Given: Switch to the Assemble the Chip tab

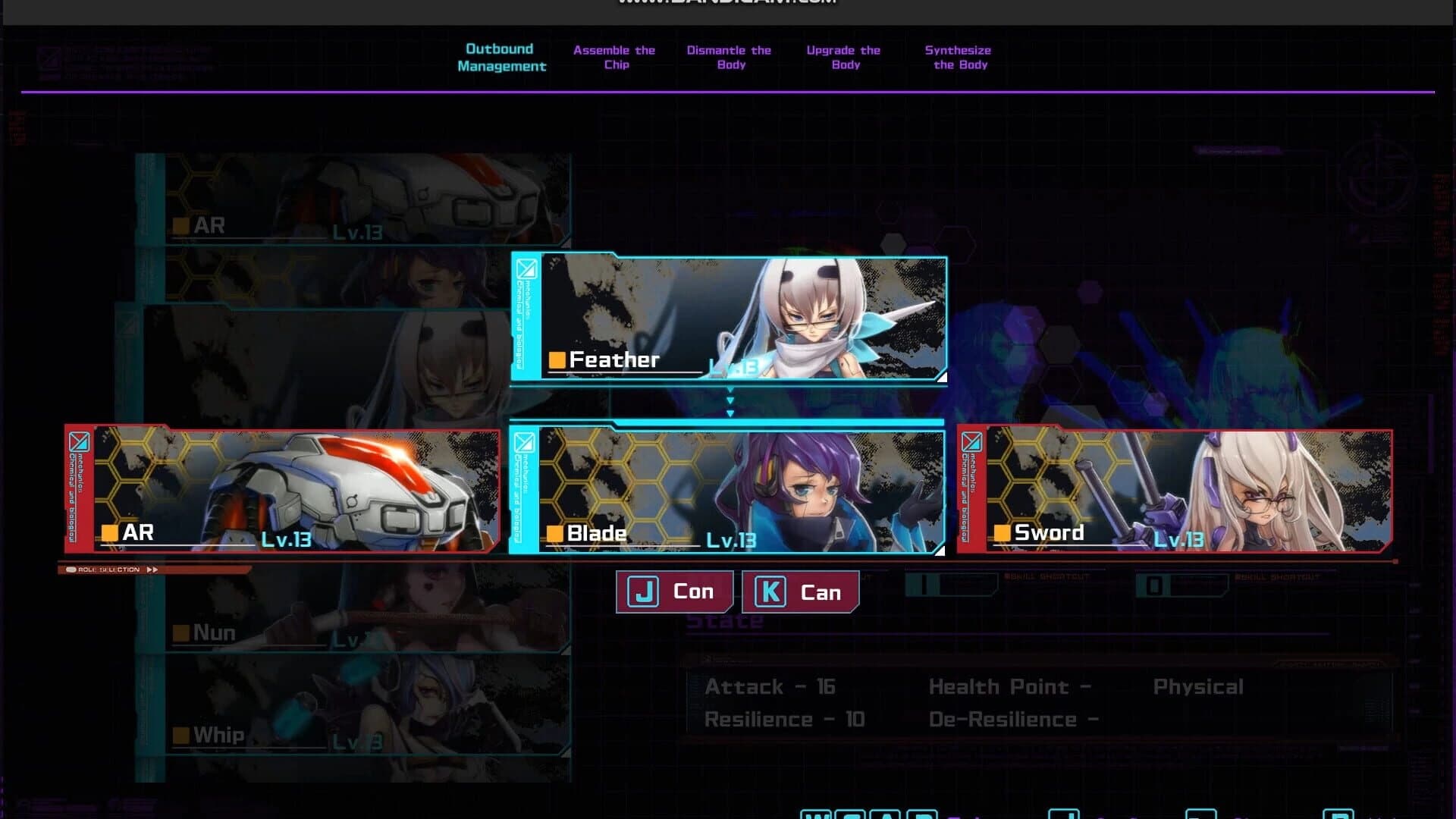Looking at the screenshot, I should tap(614, 57).
